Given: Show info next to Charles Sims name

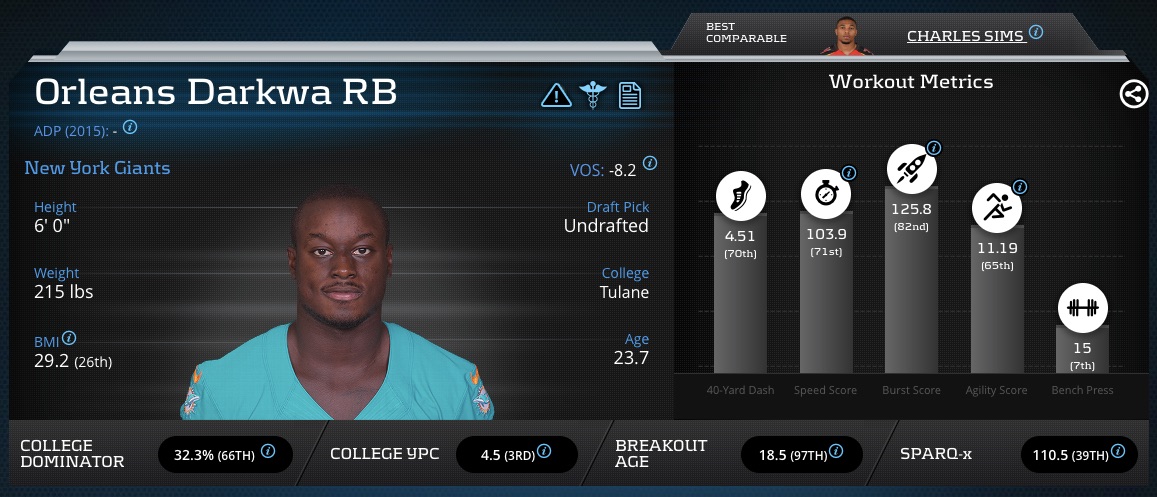Looking at the screenshot, I should (x=1036, y=33).
